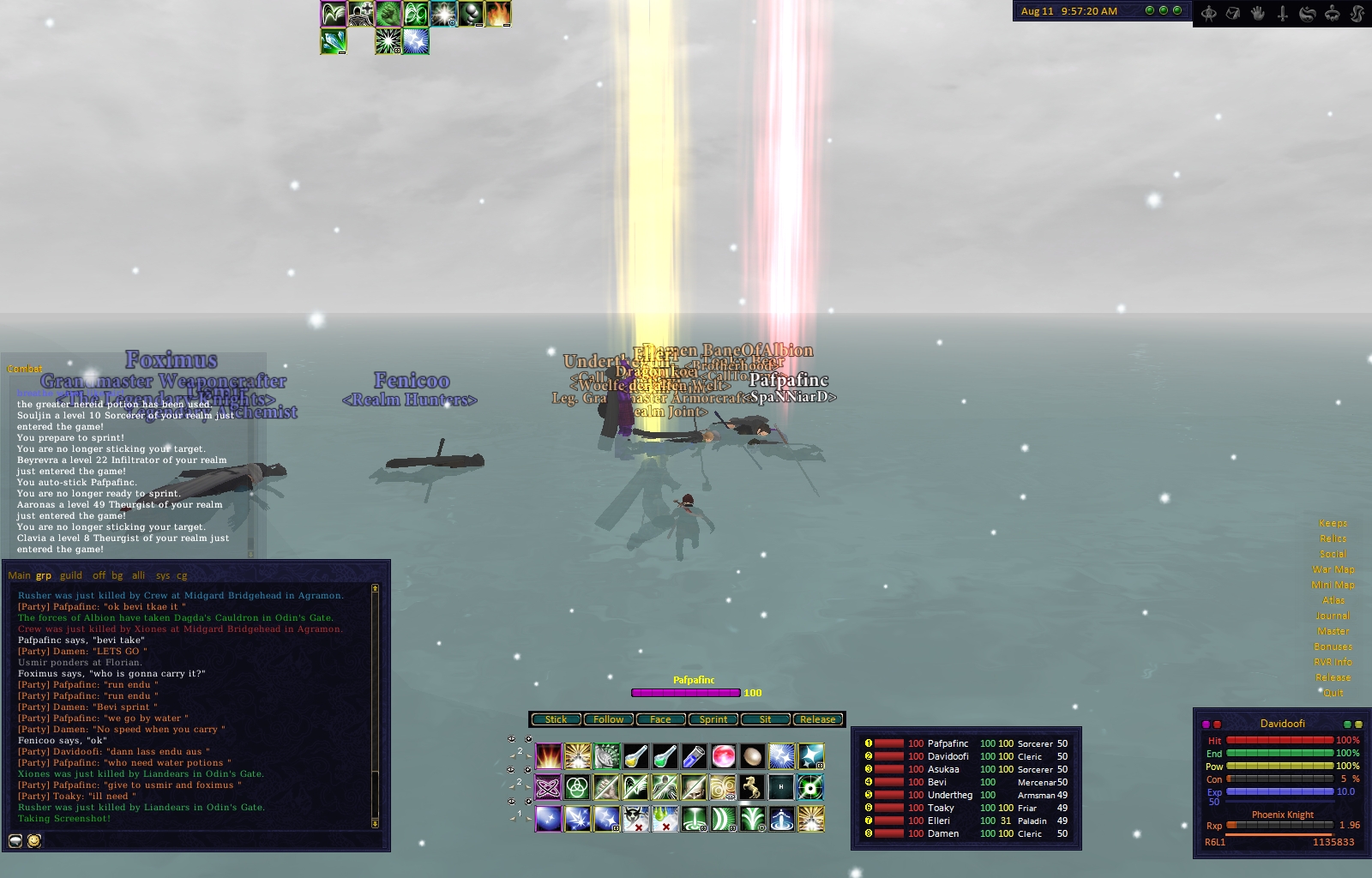Select the red orb hotbar slot
1372x878 pixels.
(x=723, y=756)
